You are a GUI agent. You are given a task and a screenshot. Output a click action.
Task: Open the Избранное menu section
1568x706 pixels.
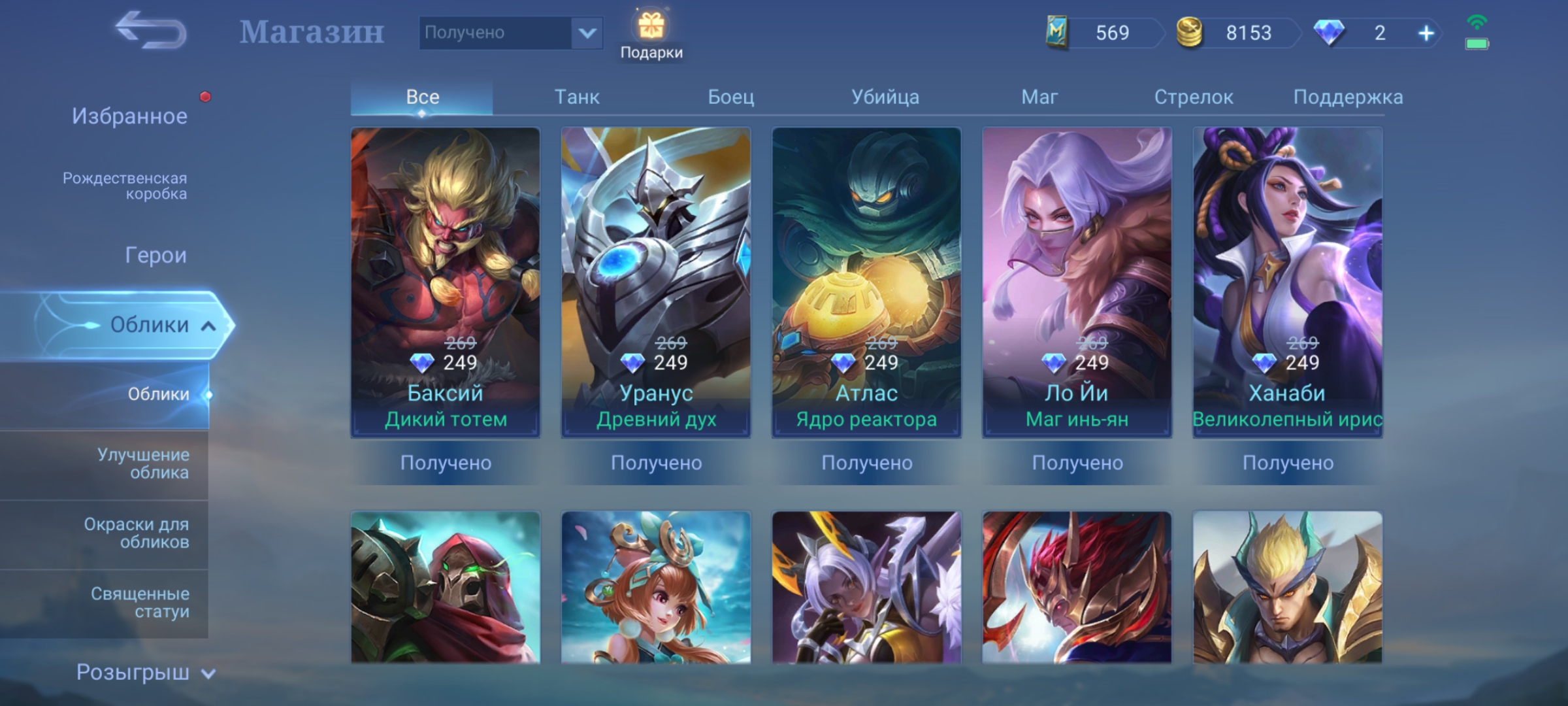coord(129,116)
